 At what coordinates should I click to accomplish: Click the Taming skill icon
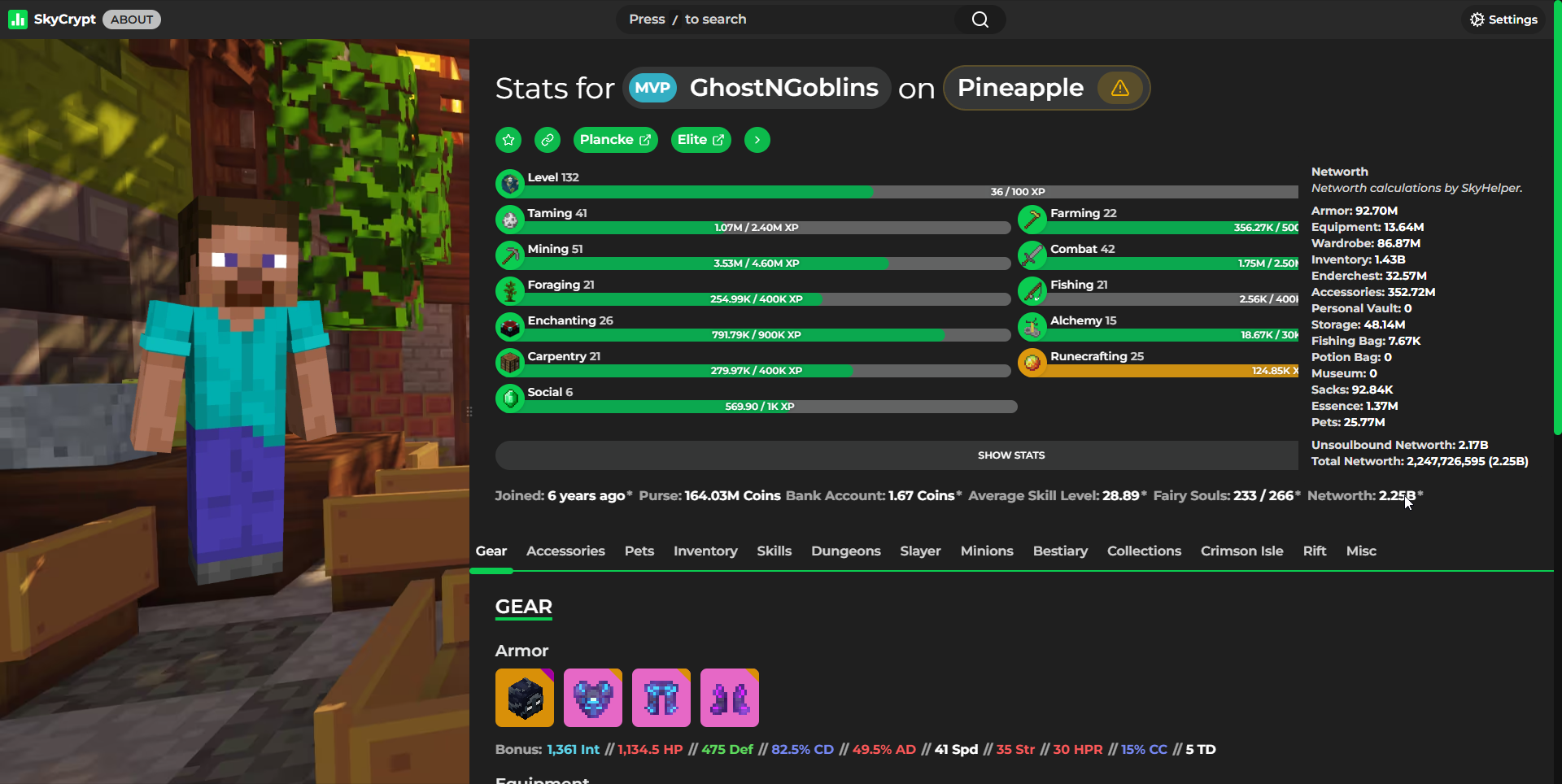(x=509, y=220)
